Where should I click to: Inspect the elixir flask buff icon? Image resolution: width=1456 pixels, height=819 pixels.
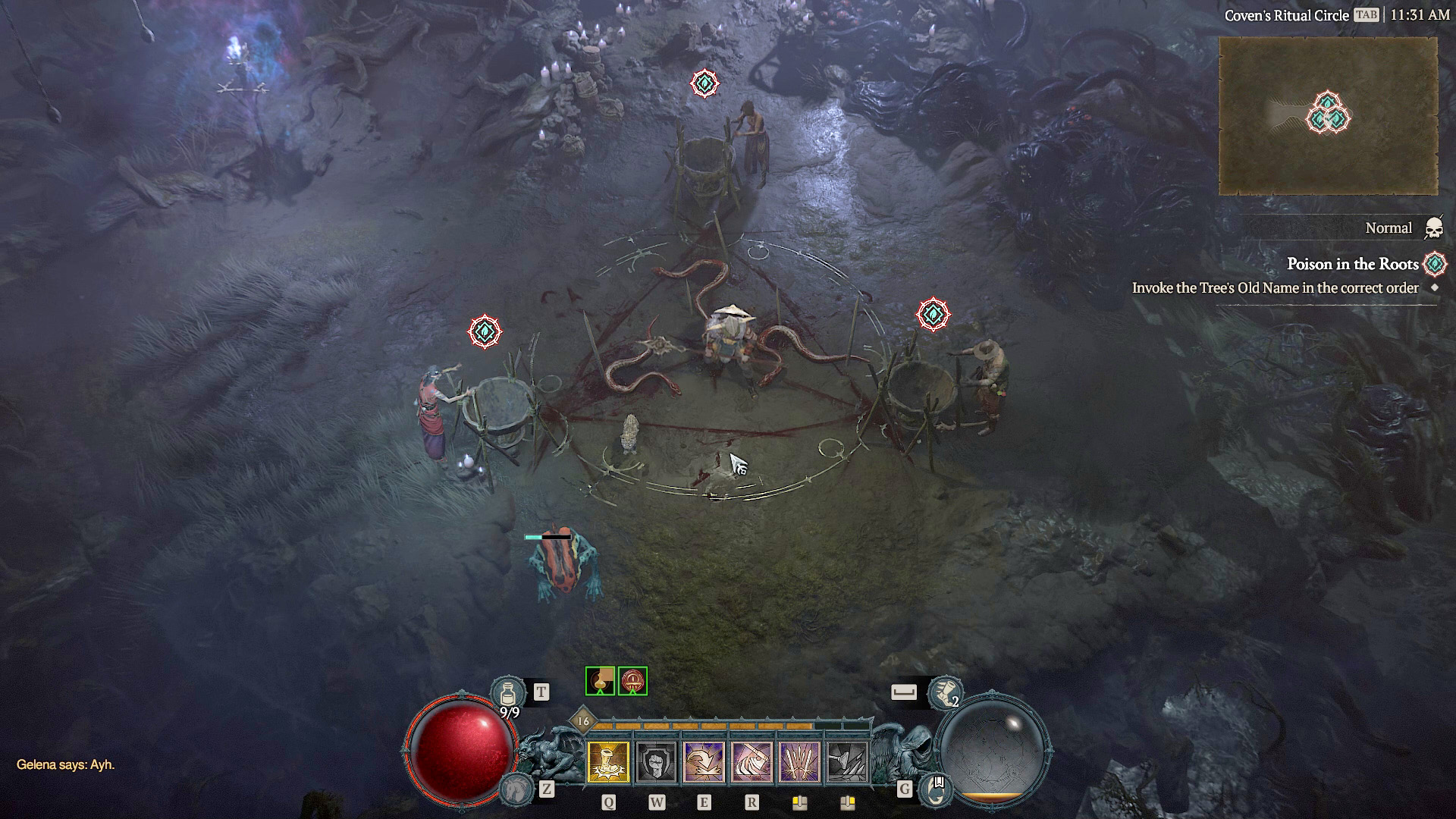tap(600, 681)
